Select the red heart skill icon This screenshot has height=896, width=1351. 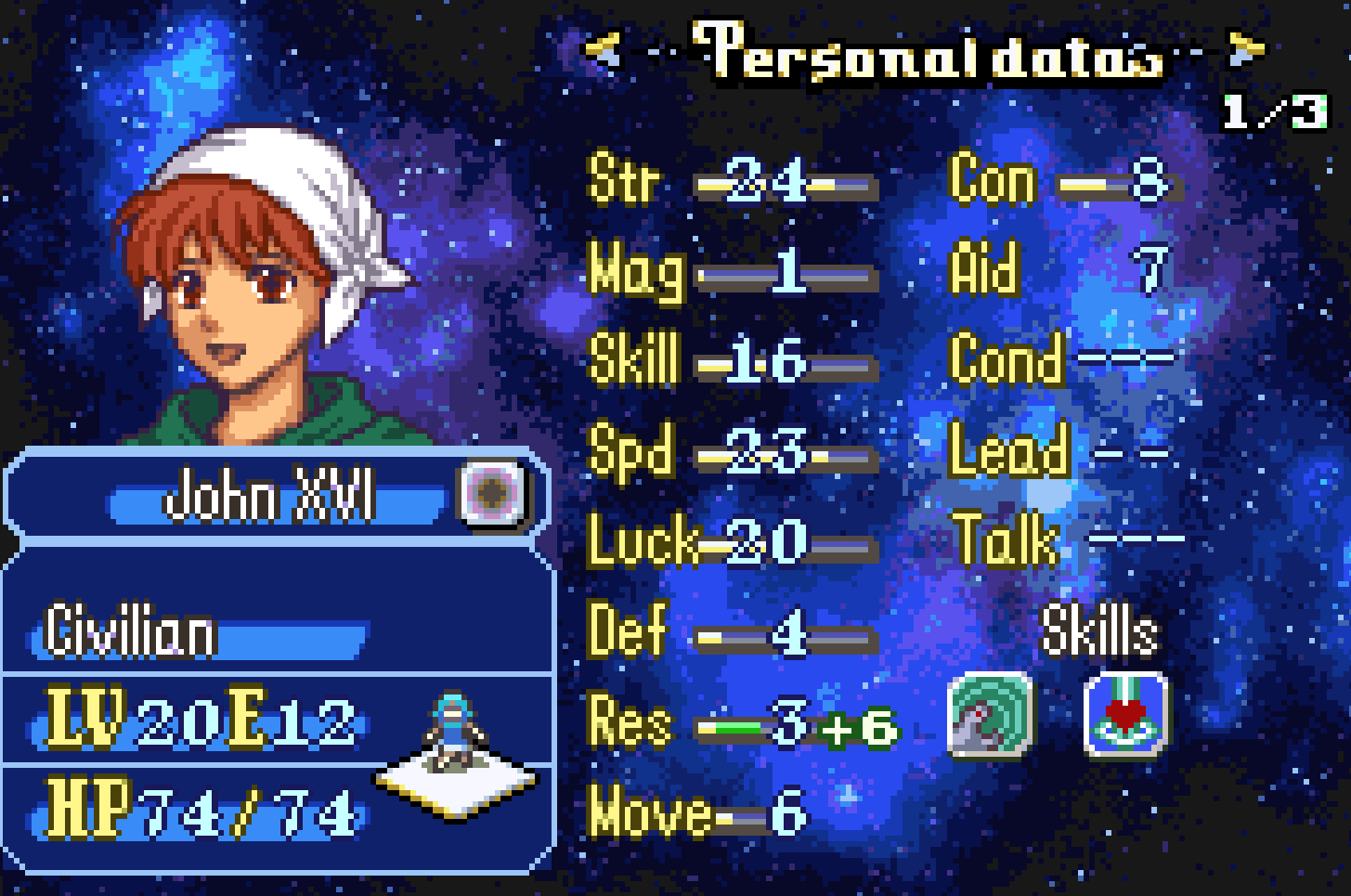tap(1125, 714)
